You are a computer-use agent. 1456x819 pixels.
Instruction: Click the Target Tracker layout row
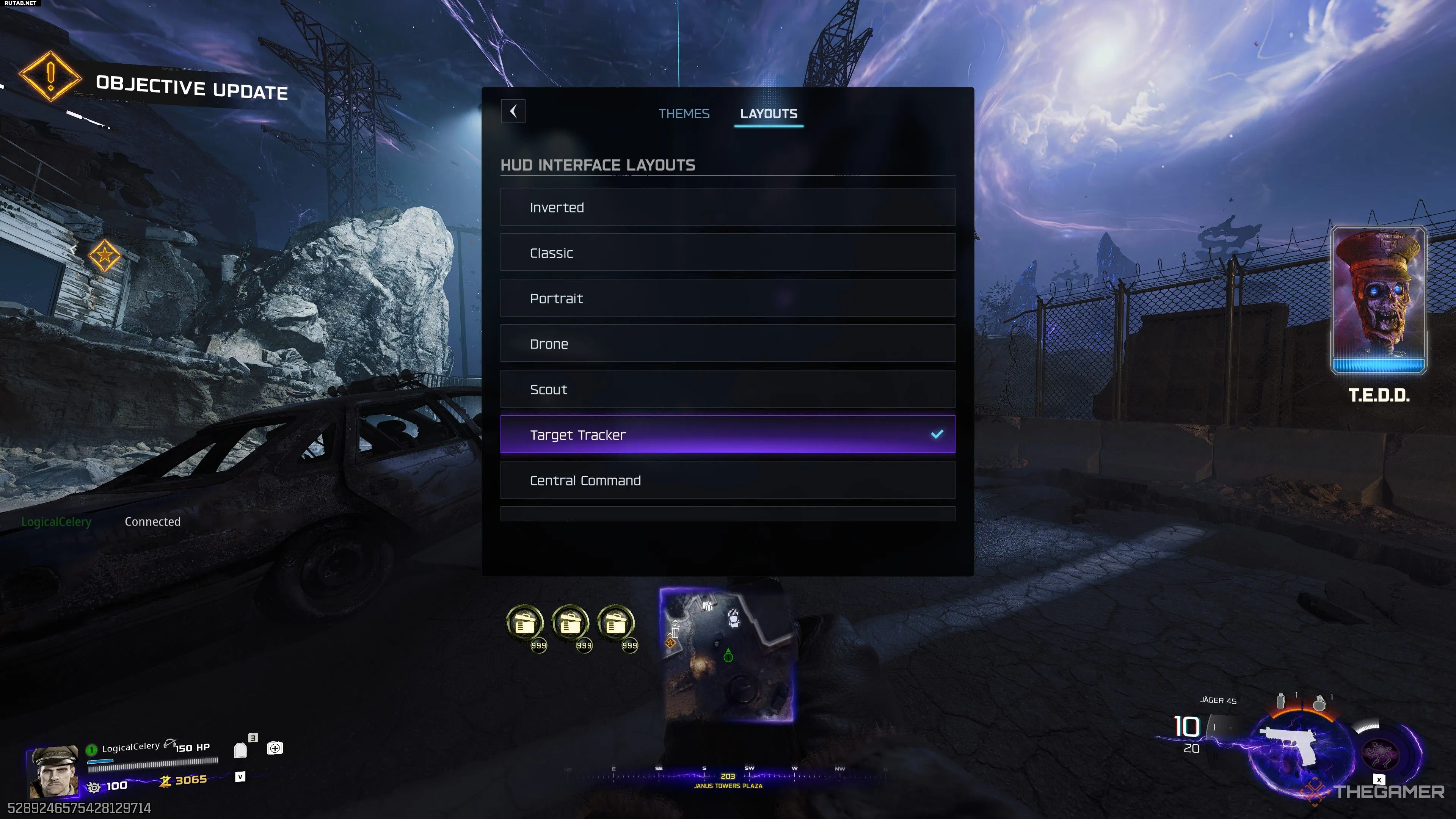pos(727,435)
